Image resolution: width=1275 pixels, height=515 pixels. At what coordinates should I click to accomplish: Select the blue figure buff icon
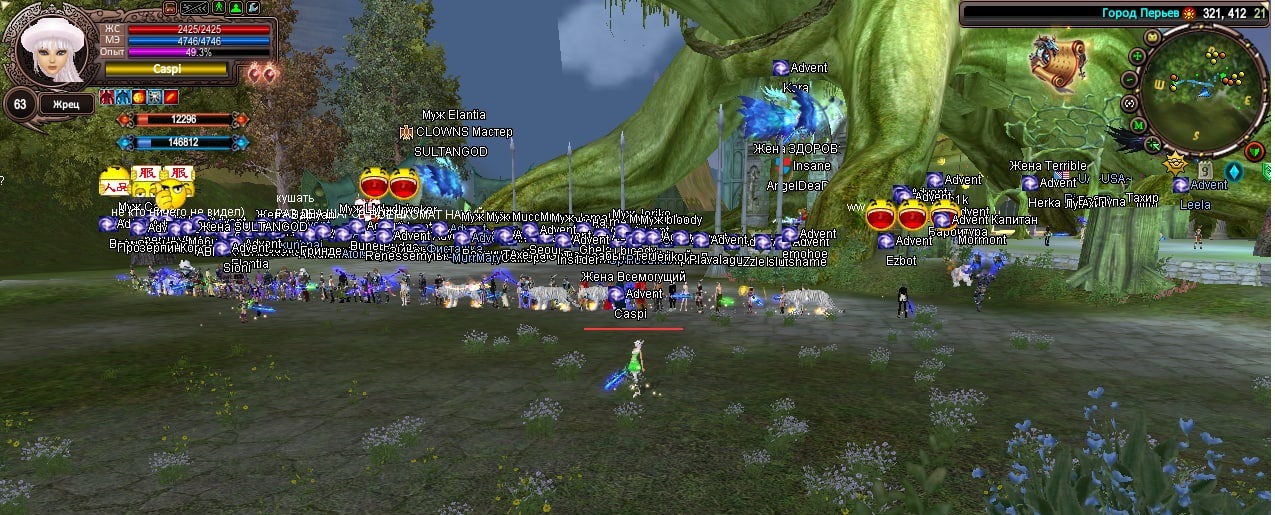123,98
